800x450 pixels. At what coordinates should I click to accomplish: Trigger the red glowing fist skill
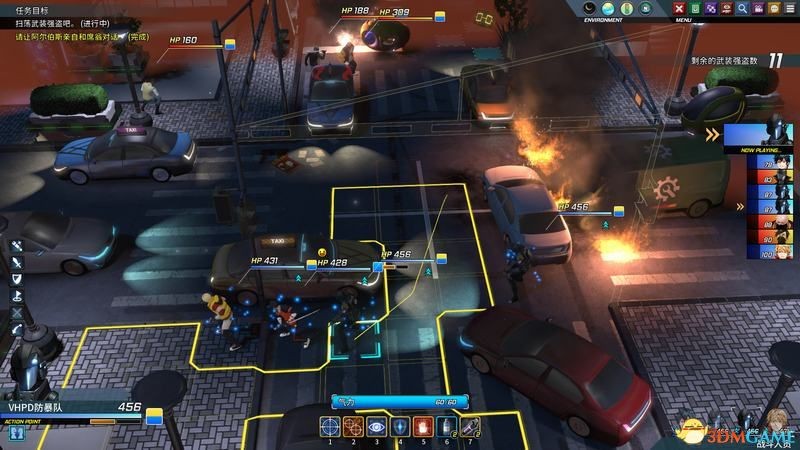click(x=422, y=427)
